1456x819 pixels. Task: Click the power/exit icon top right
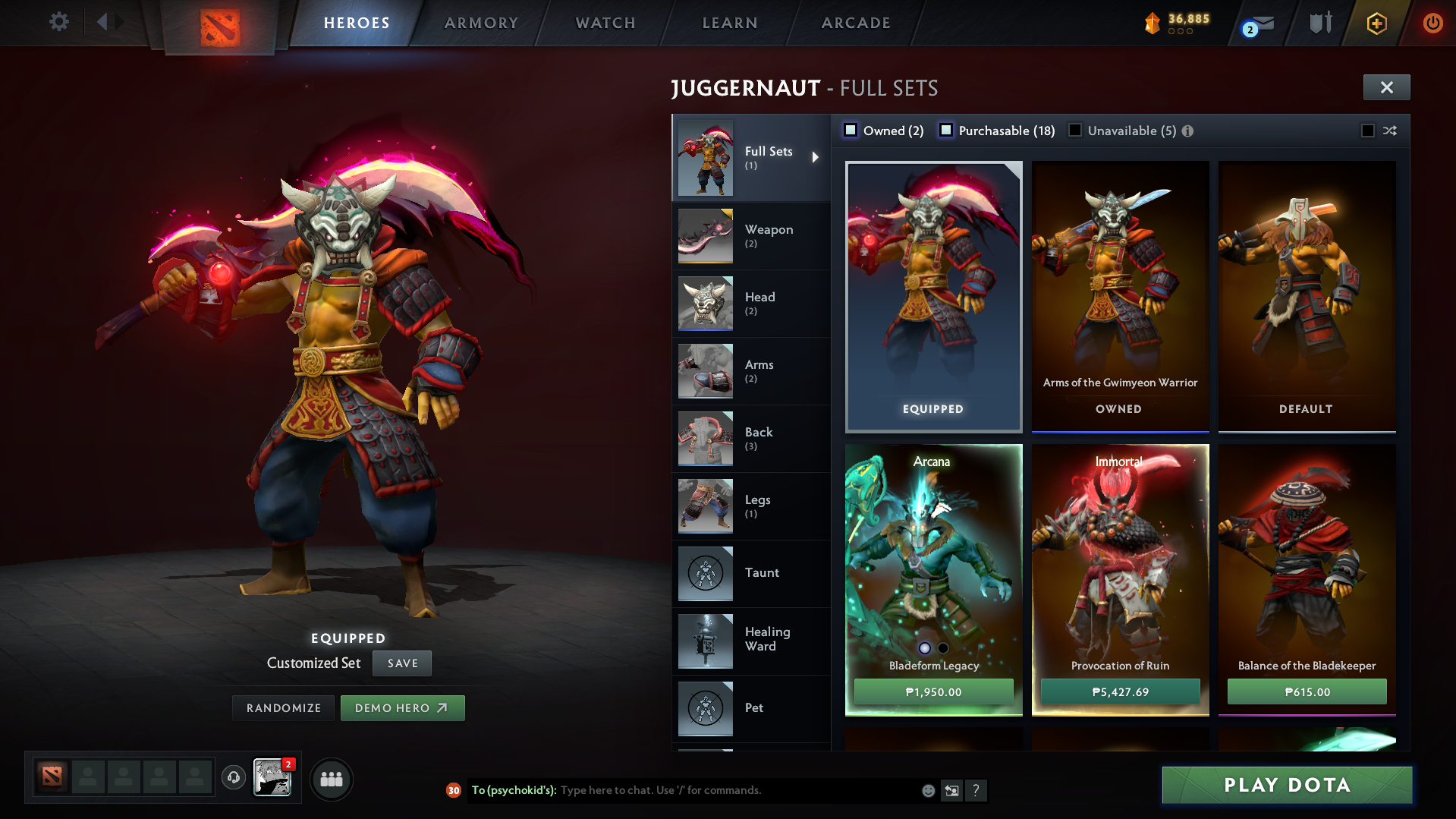click(1432, 23)
